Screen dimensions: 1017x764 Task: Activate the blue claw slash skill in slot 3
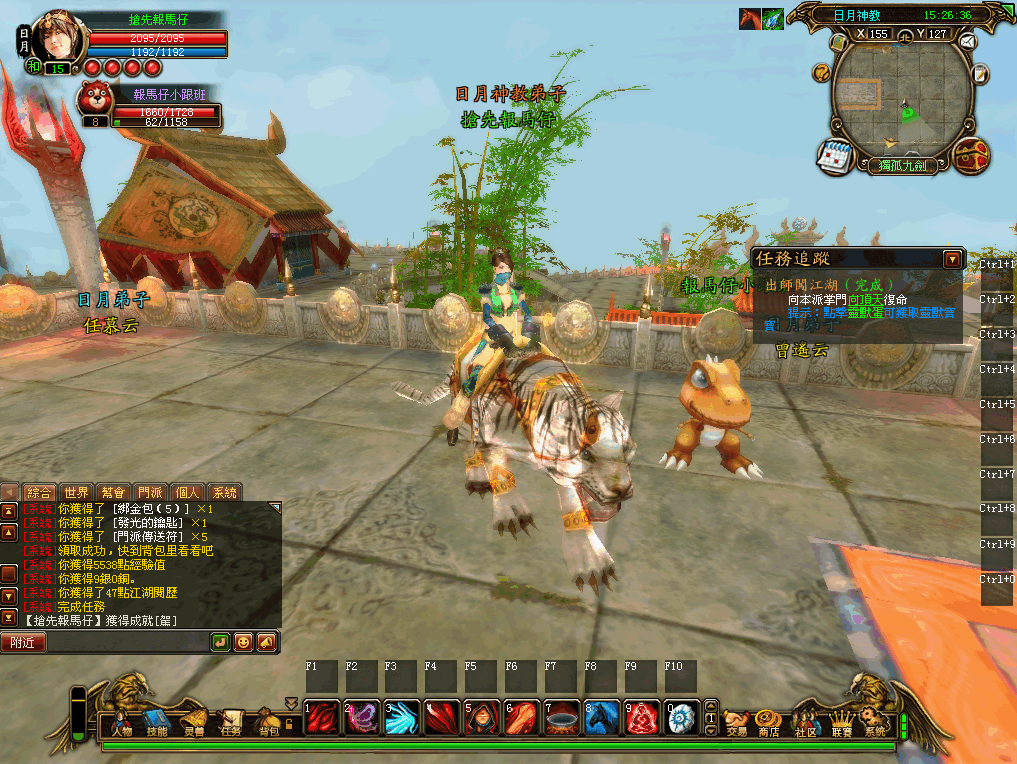tap(402, 717)
